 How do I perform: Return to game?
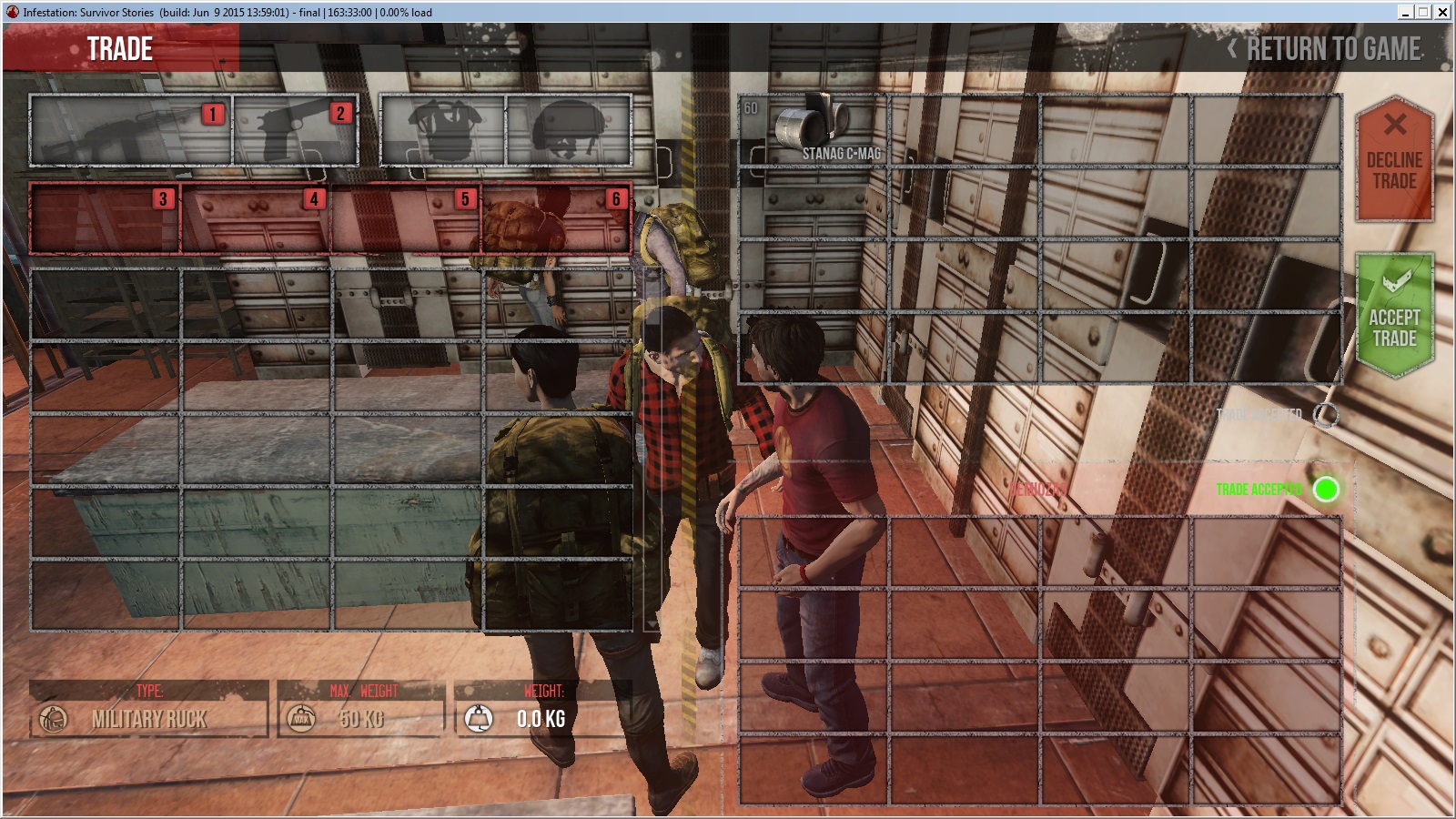click(1326, 49)
